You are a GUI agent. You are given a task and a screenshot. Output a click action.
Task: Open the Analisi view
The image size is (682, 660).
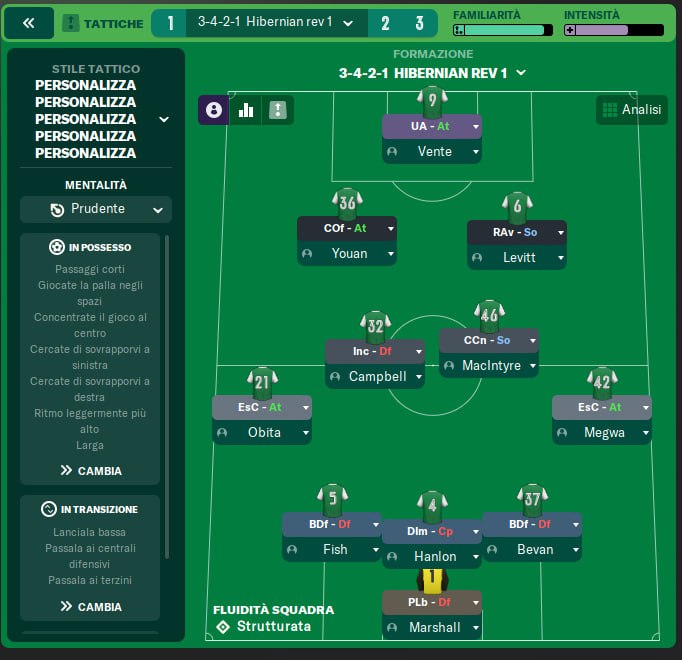tap(632, 110)
